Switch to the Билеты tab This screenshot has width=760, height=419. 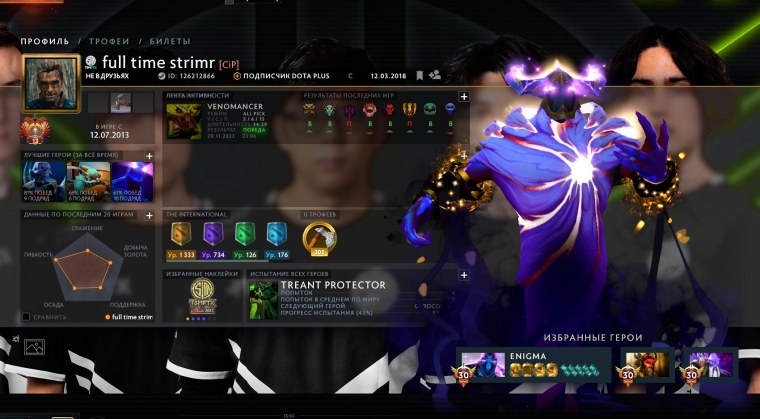[x=170, y=41]
